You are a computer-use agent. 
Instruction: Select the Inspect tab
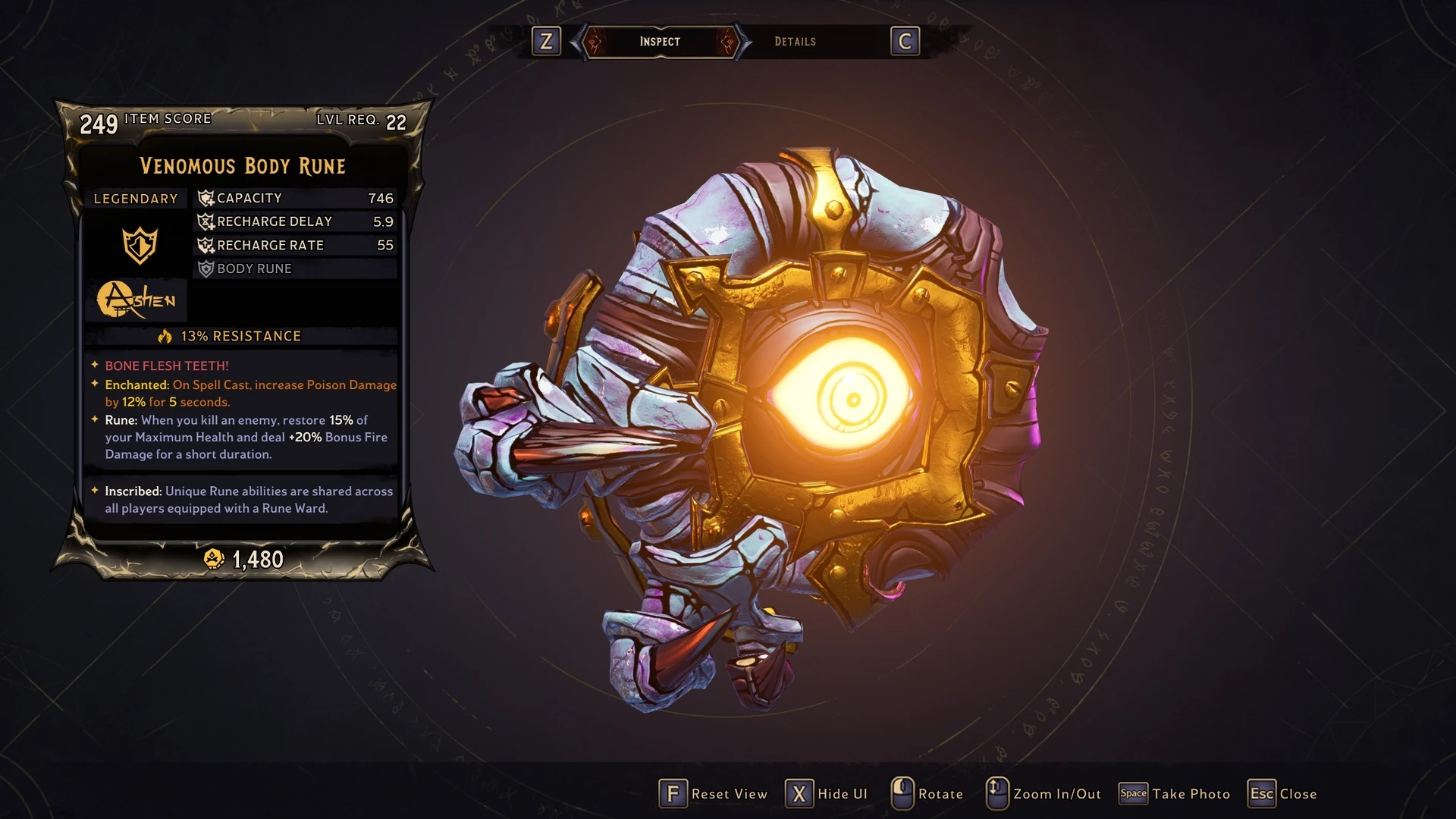(659, 42)
